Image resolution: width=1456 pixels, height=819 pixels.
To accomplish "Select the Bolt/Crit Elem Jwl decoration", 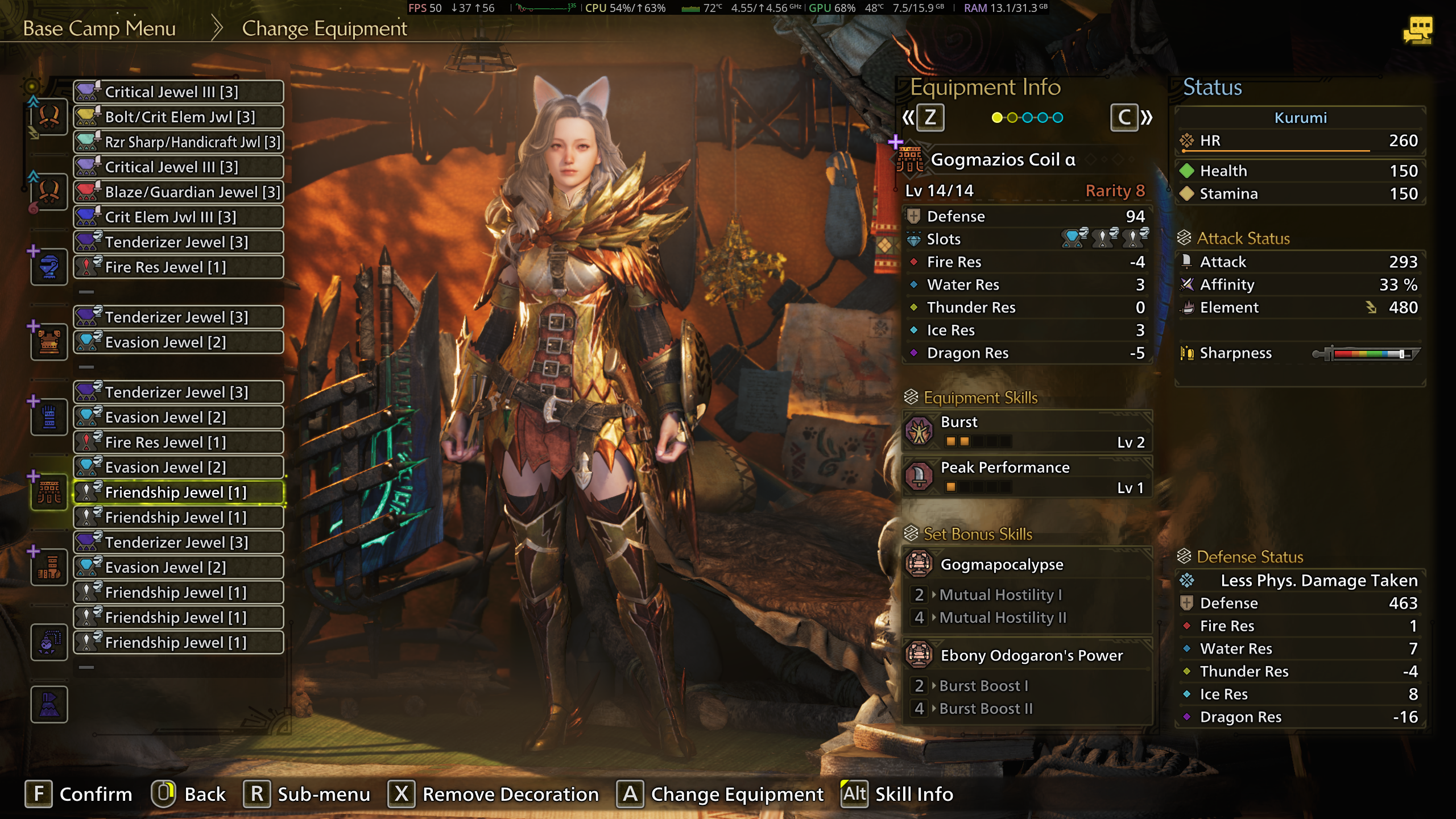I will [179, 117].
